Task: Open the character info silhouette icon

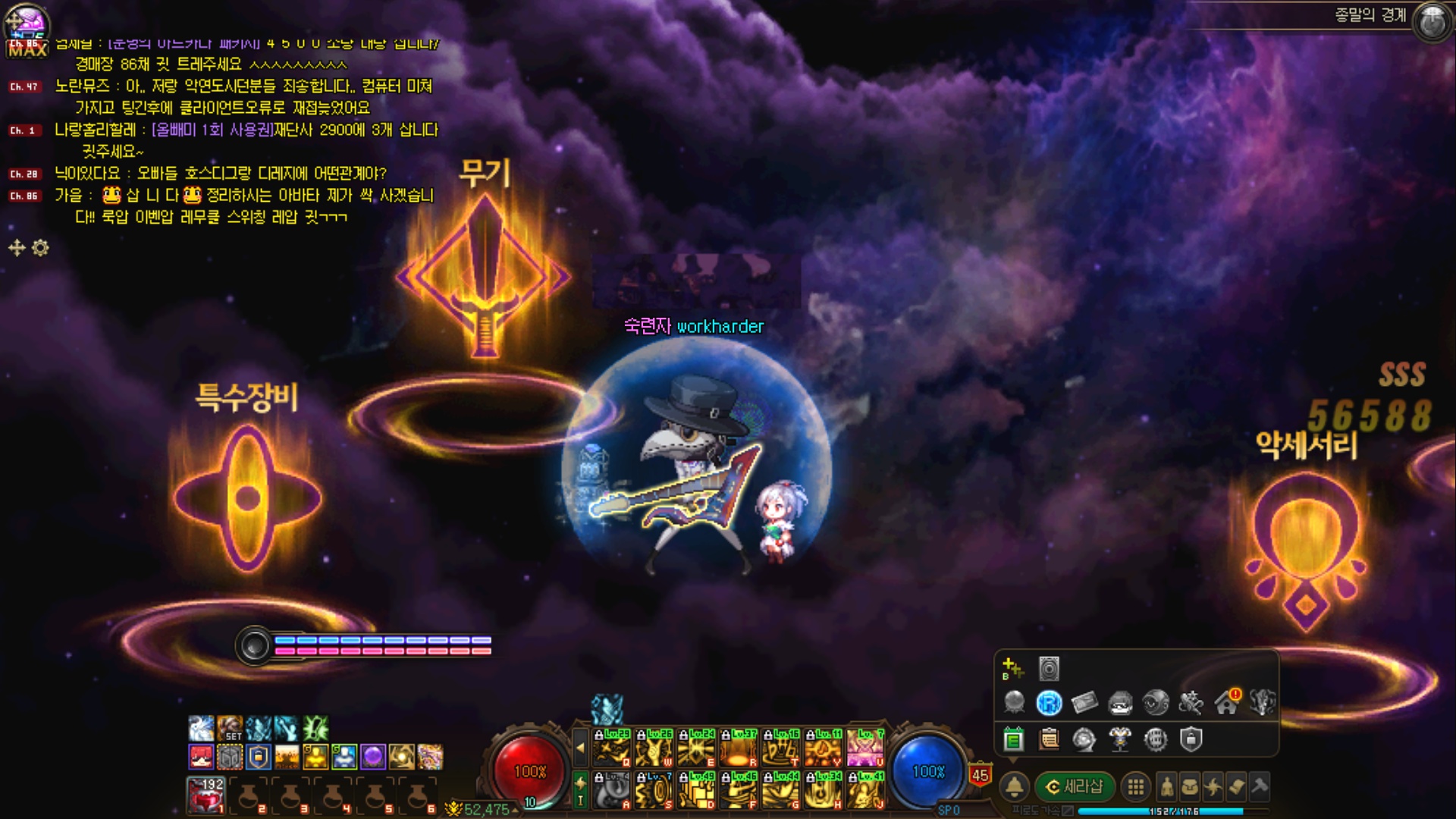Action: pos(1167,787)
